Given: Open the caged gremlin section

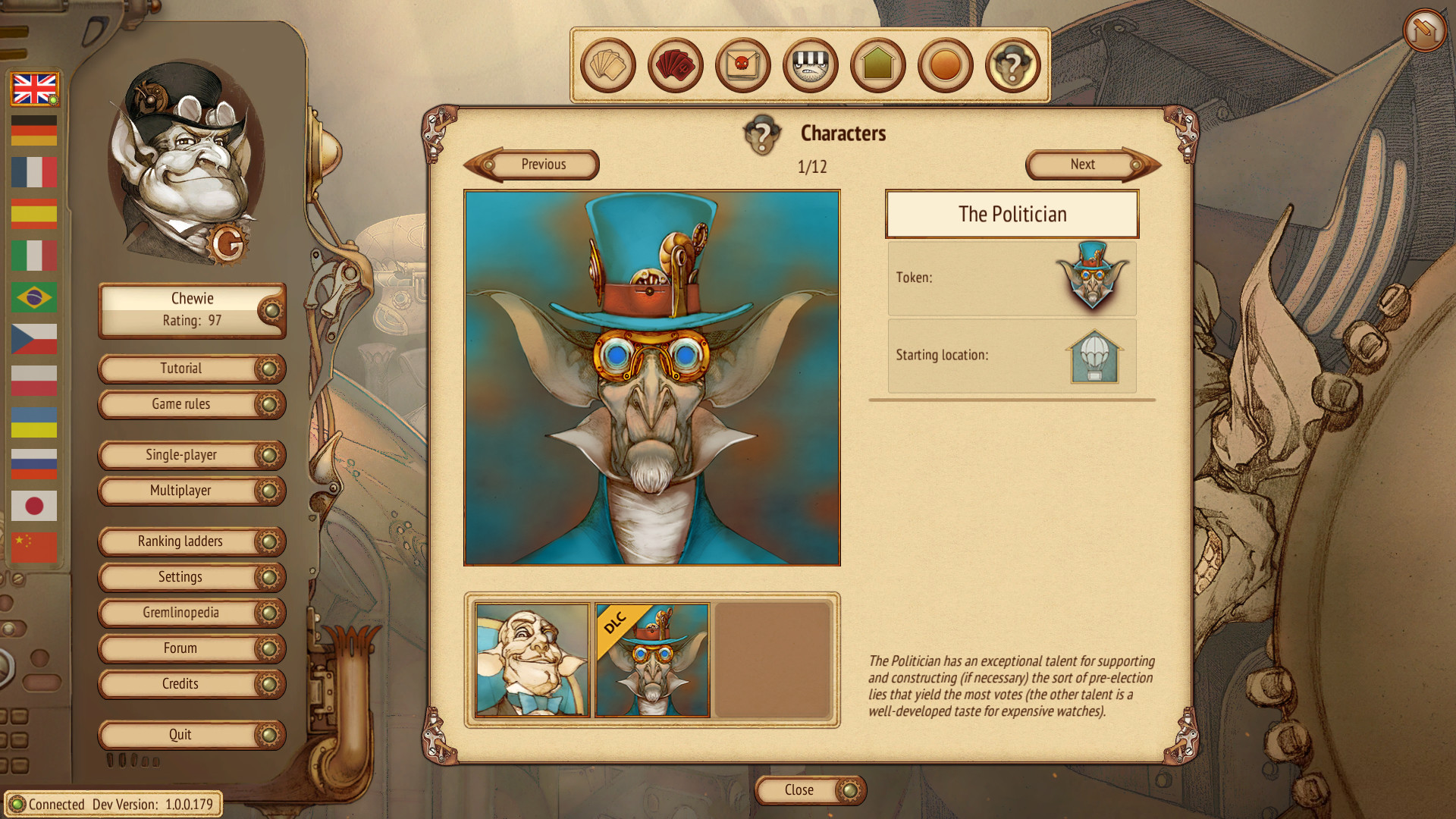Looking at the screenshot, I should click(x=809, y=65).
